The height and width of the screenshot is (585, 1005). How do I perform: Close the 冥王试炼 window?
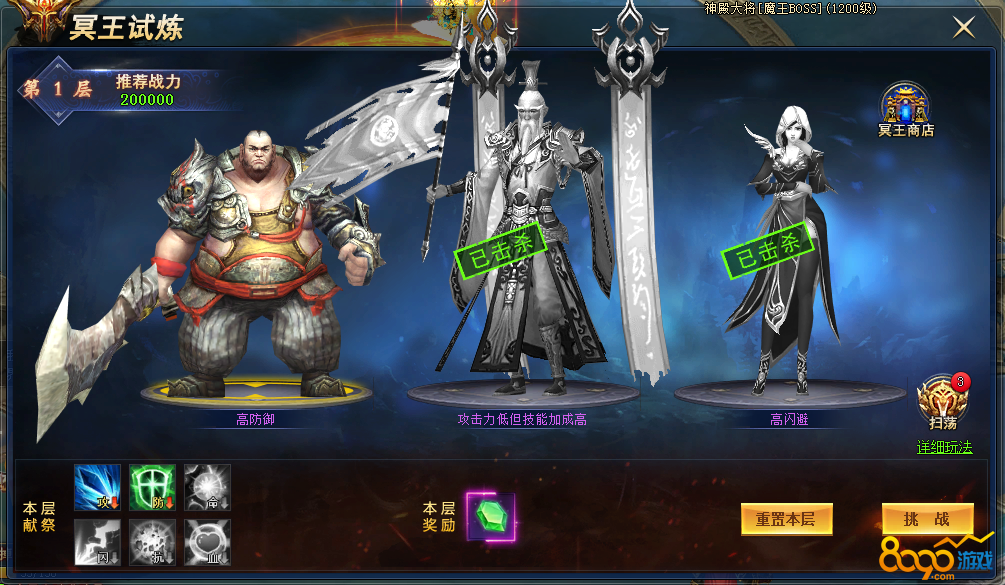tap(963, 27)
